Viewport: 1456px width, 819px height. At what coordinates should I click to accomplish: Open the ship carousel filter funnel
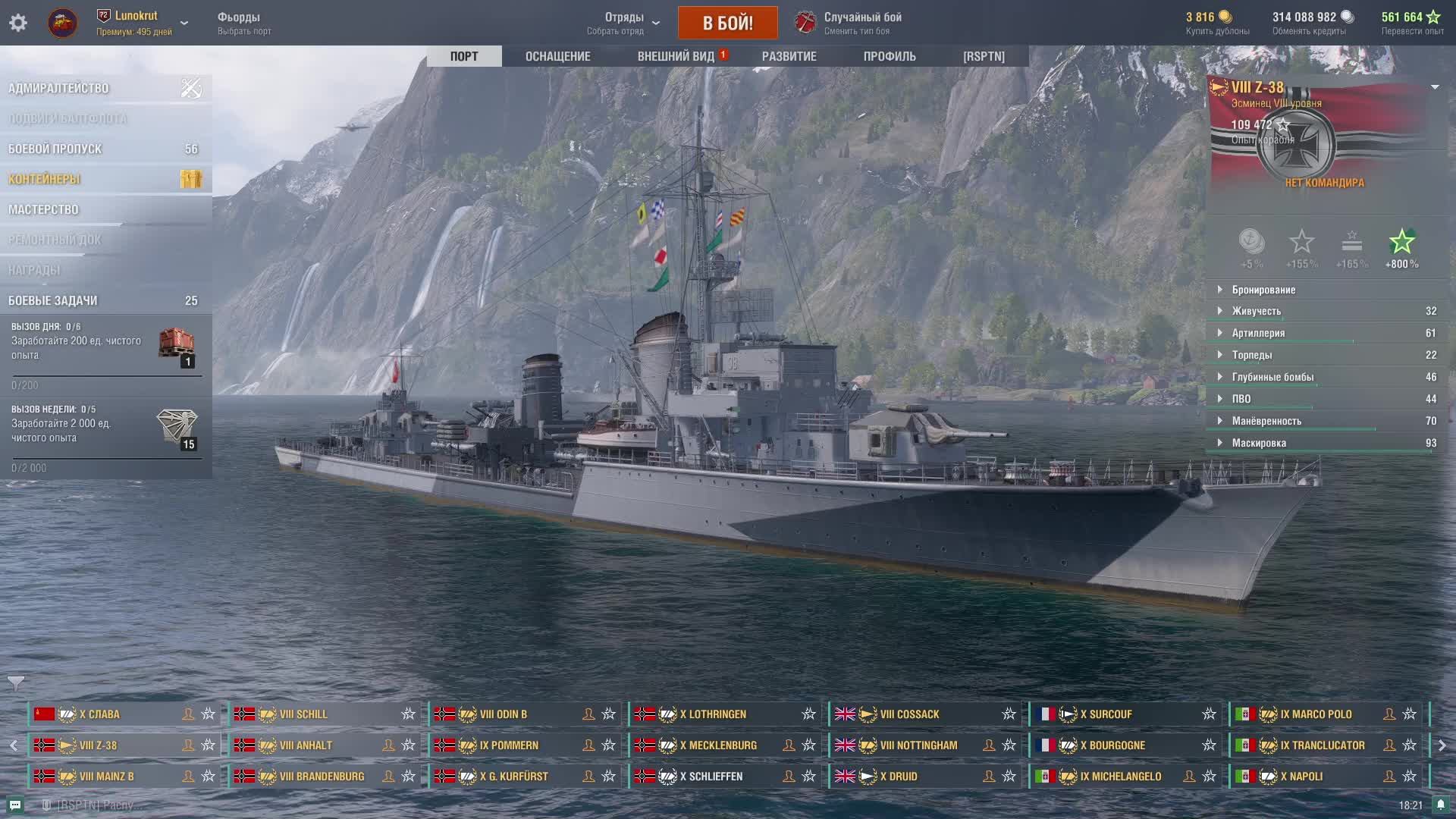16,682
